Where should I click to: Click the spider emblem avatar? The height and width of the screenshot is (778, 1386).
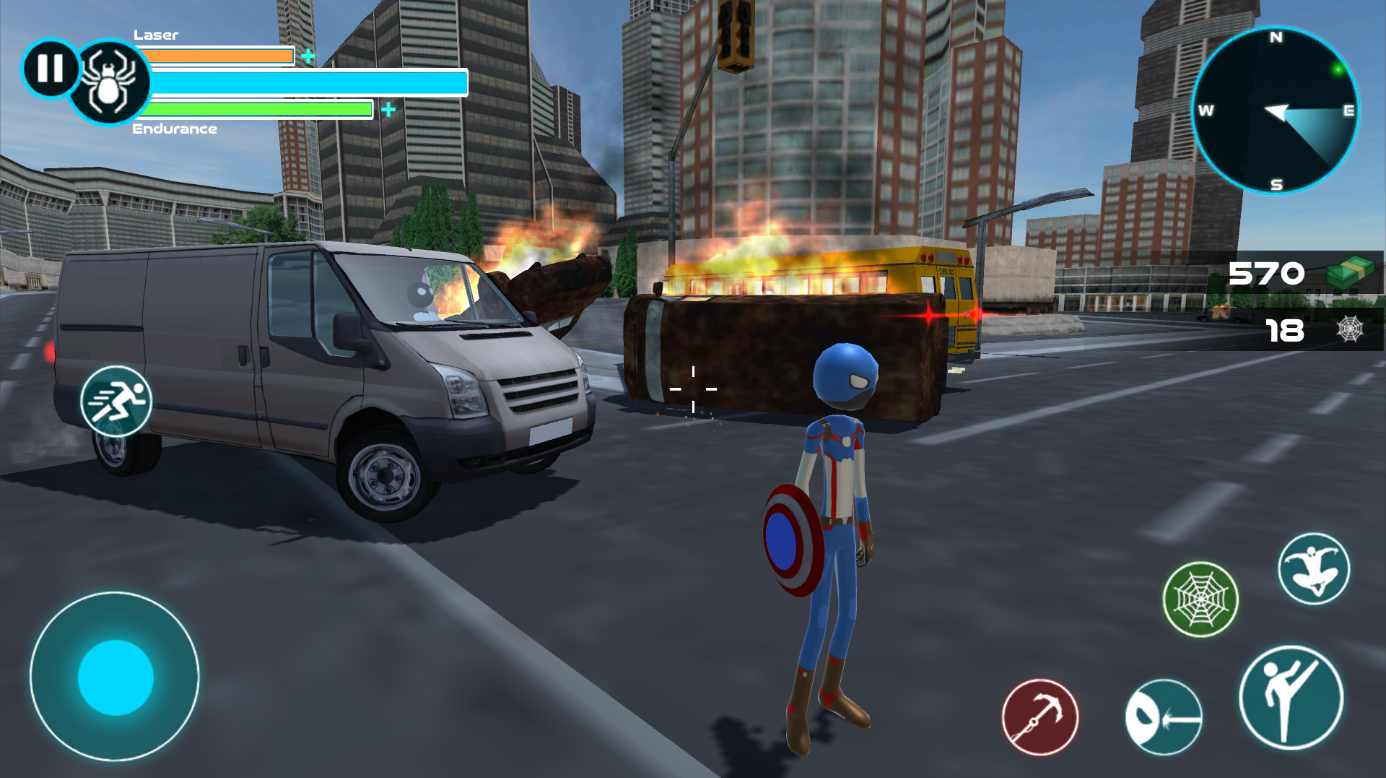click(x=108, y=83)
